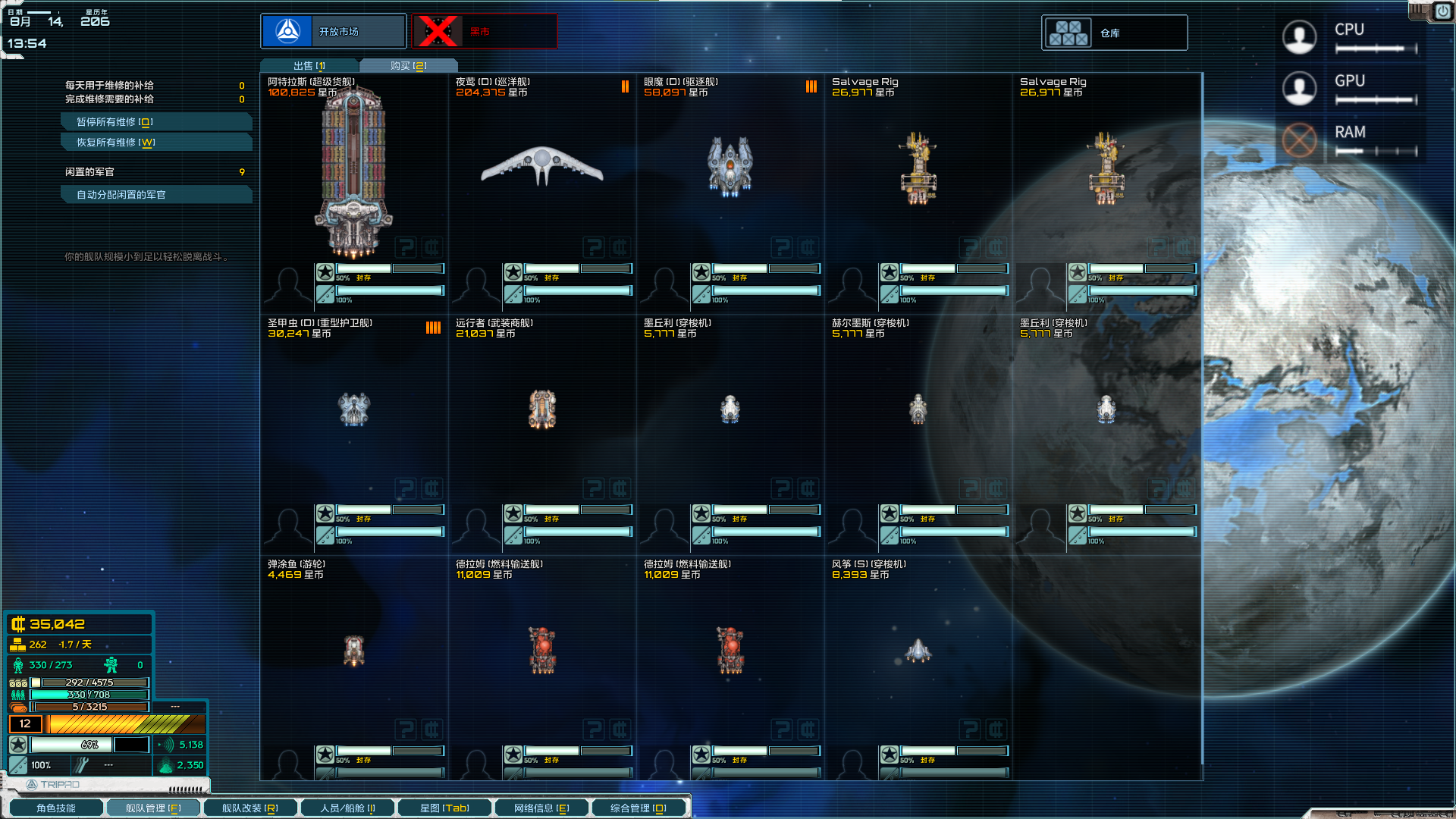Open the 星图 star map
The height and width of the screenshot is (819, 1456).
coord(444,808)
